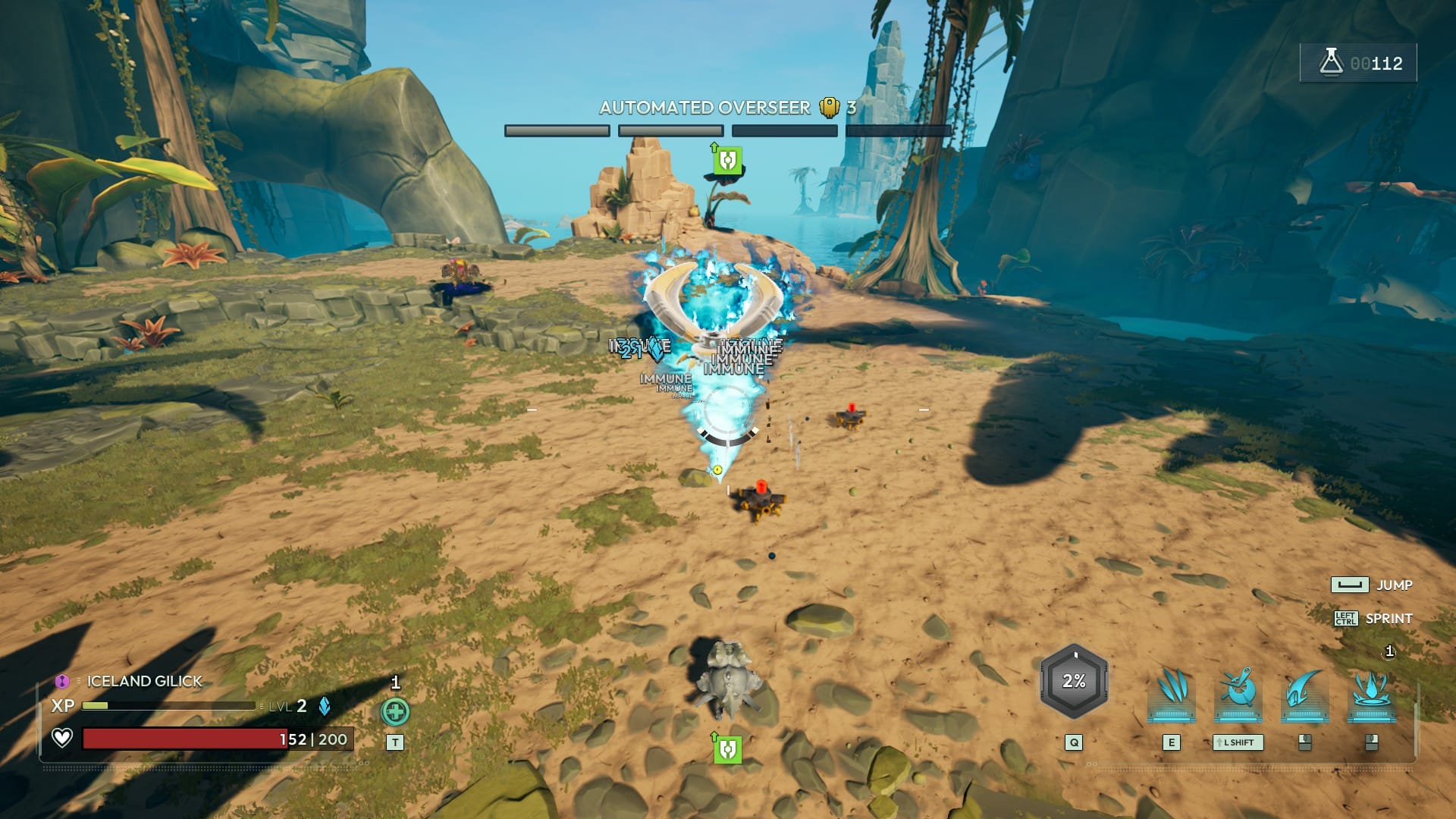Use the wrench and ball ability
This screenshot has width=1456, height=819.
(x=1238, y=693)
